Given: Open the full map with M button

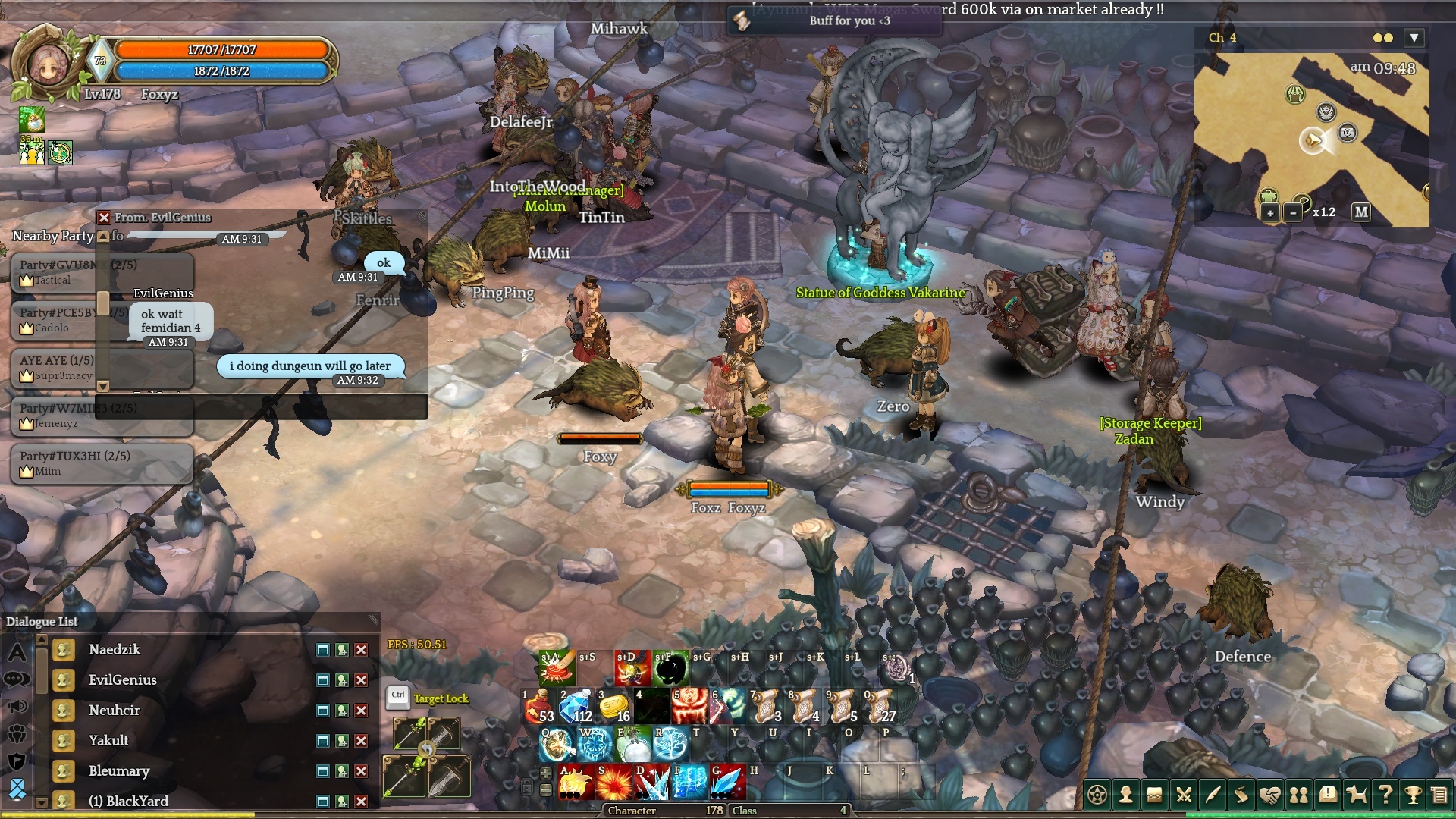Looking at the screenshot, I should [x=1361, y=212].
